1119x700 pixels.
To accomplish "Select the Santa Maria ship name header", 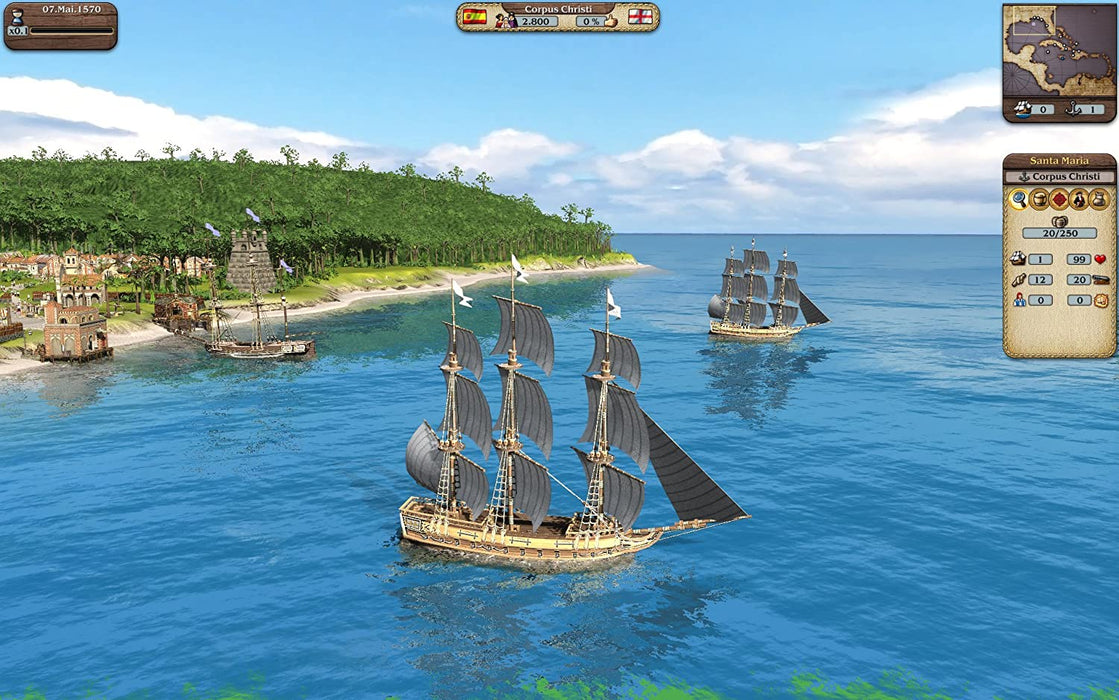I will click(1059, 161).
